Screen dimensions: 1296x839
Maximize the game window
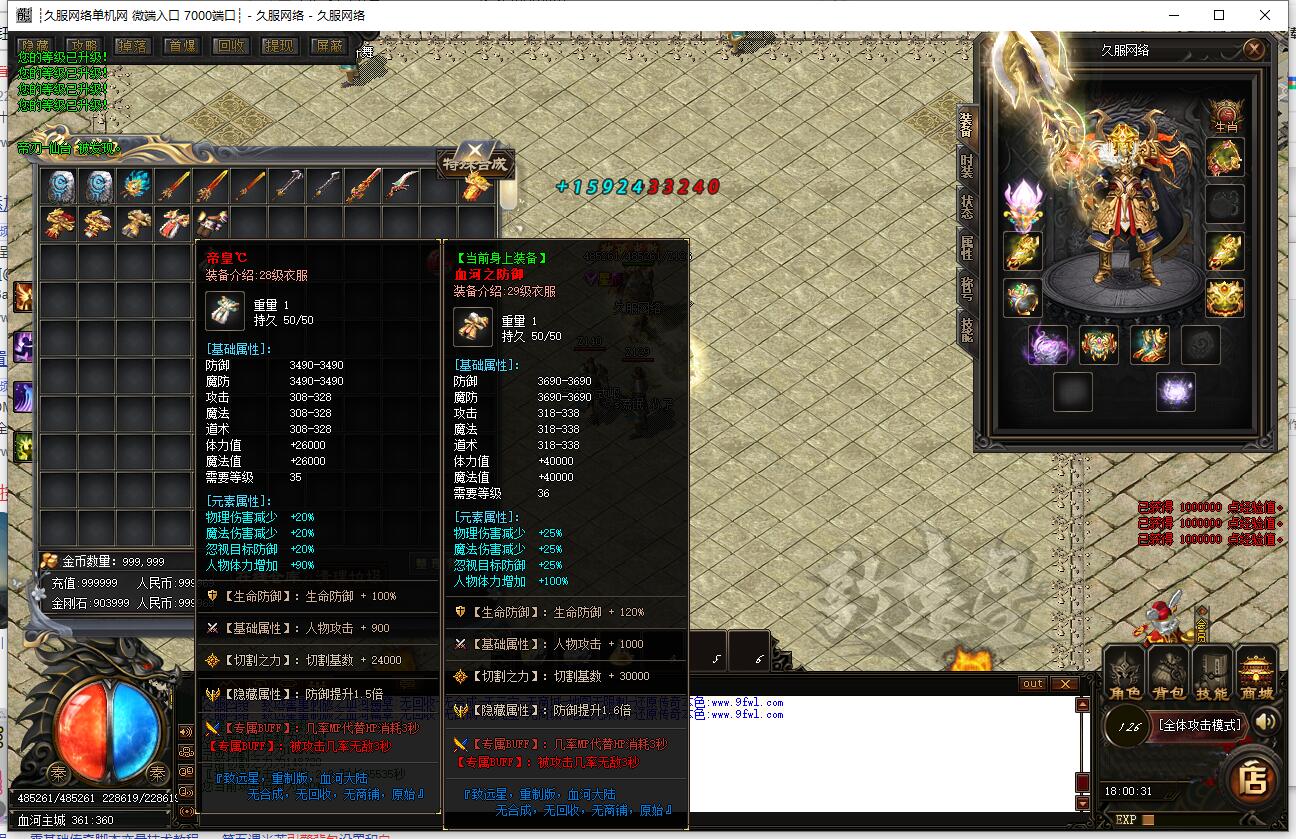click(x=1219, y=15)
